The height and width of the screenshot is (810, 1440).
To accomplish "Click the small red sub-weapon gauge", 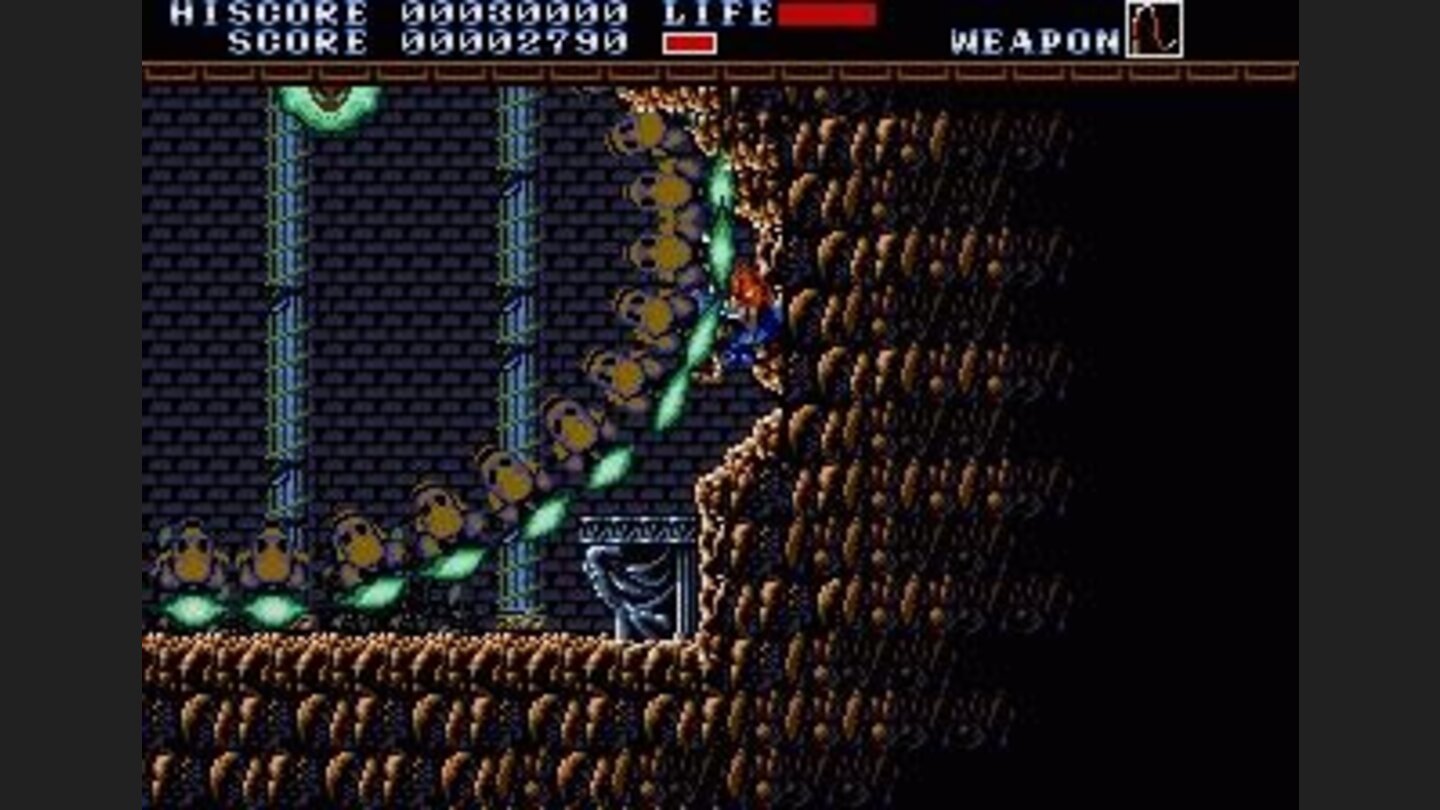I will tap(688, 42).
